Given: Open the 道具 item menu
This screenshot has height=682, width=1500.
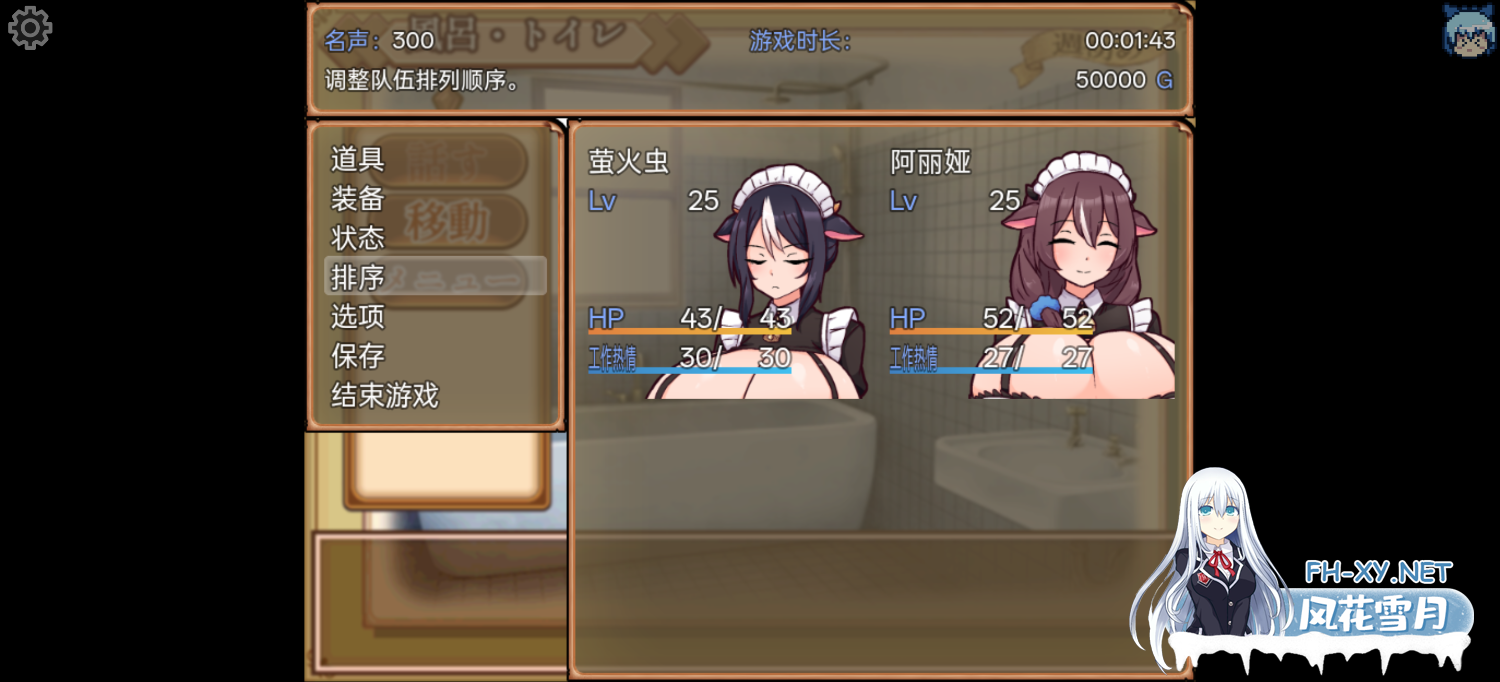Looking at the screenshot, I should pos(358,159).
